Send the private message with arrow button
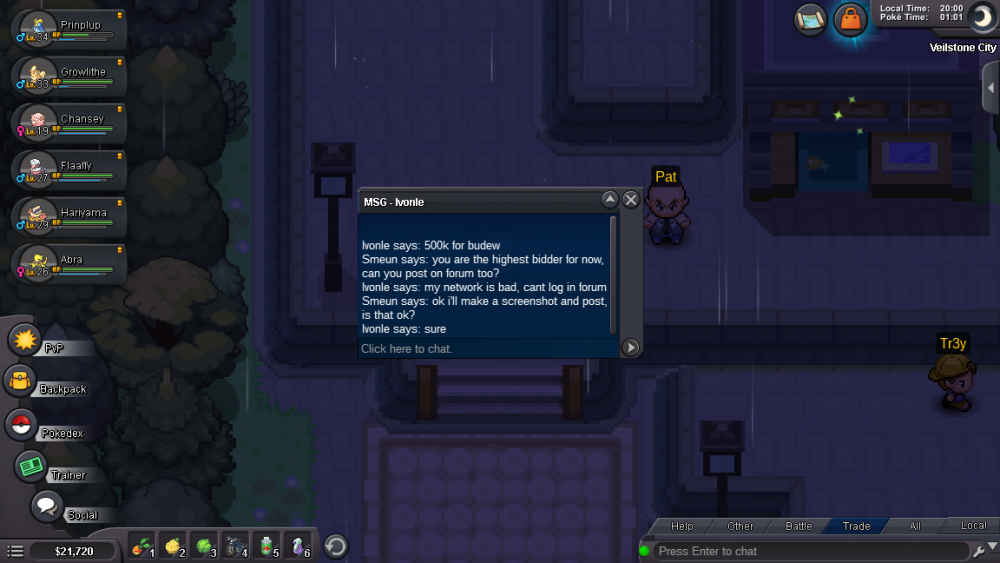Viewport: 1000px width, 563px height. (x=631, y=348)
